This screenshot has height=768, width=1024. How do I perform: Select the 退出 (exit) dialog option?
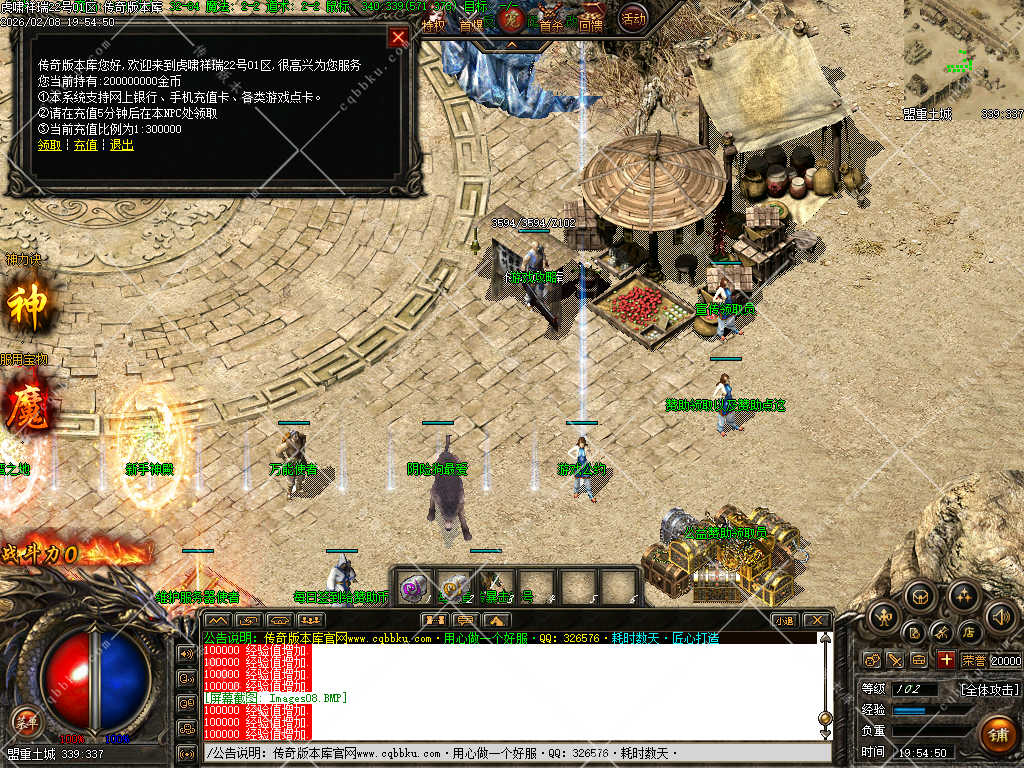(x=121, y=145)
